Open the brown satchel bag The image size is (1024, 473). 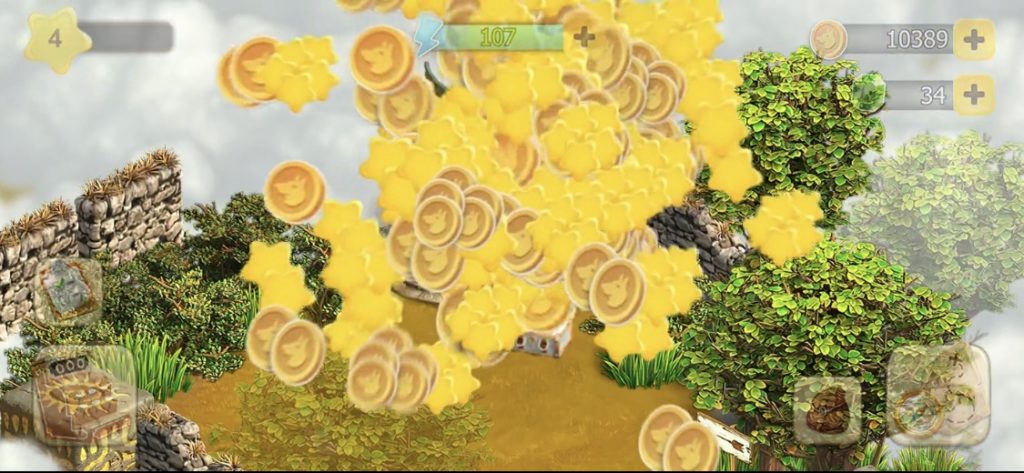click(827, 410)
